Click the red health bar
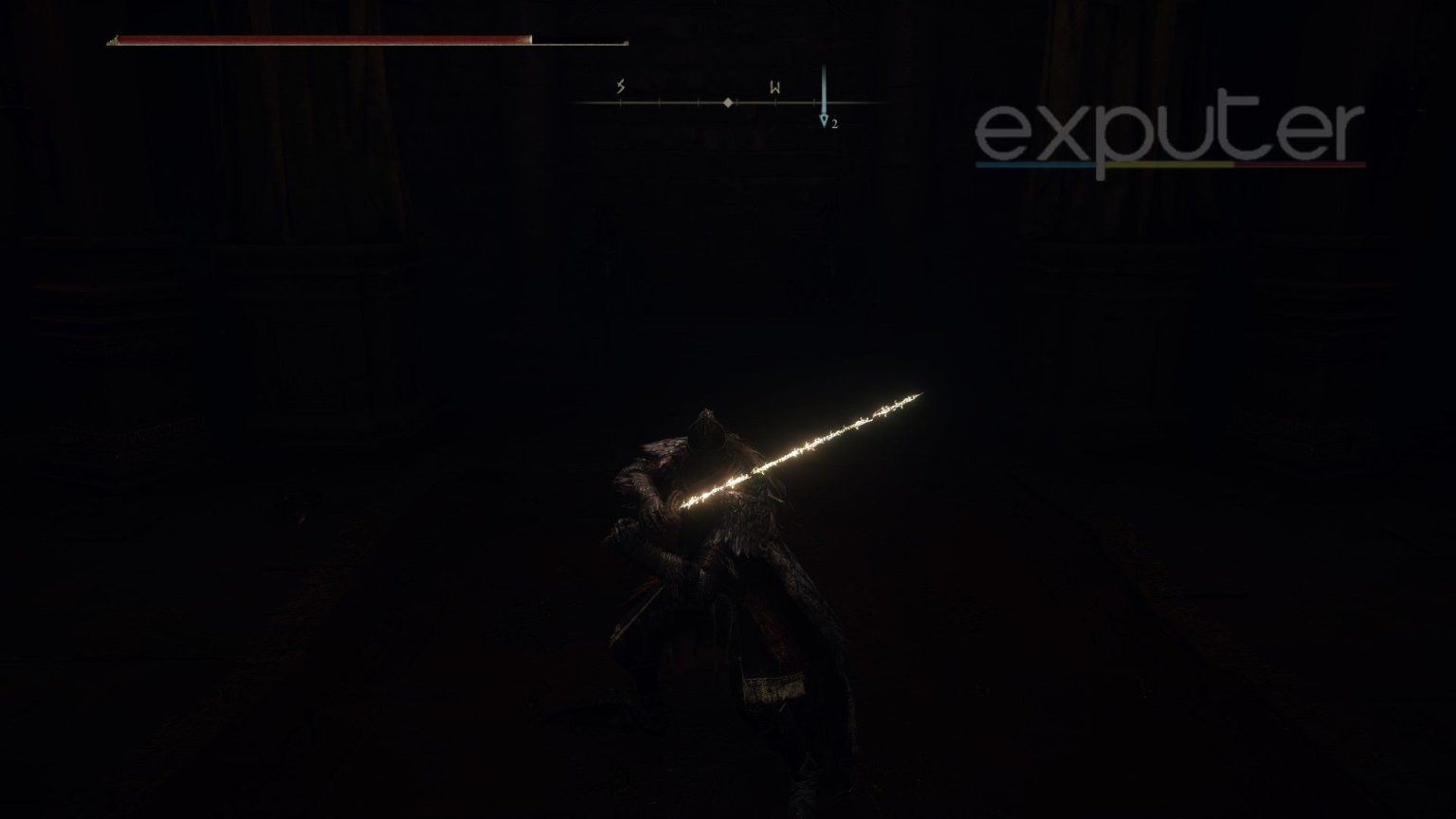1456x819 pixels. click(322, 42)
